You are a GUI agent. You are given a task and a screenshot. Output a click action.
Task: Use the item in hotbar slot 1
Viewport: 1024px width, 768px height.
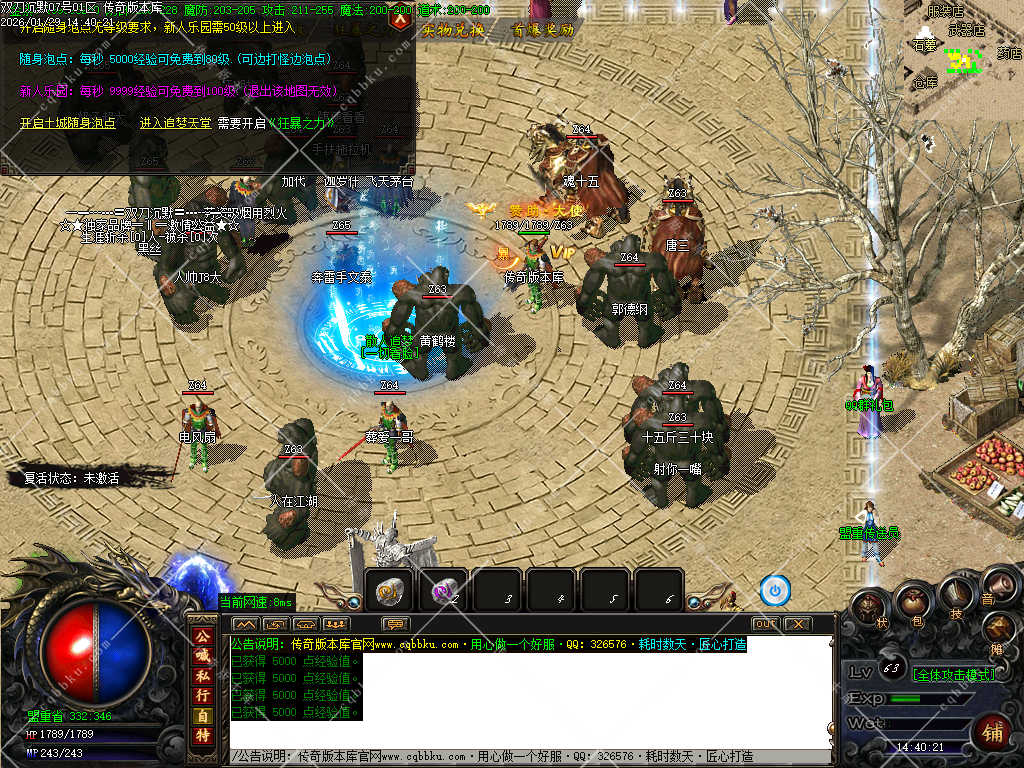pos(388,591)
